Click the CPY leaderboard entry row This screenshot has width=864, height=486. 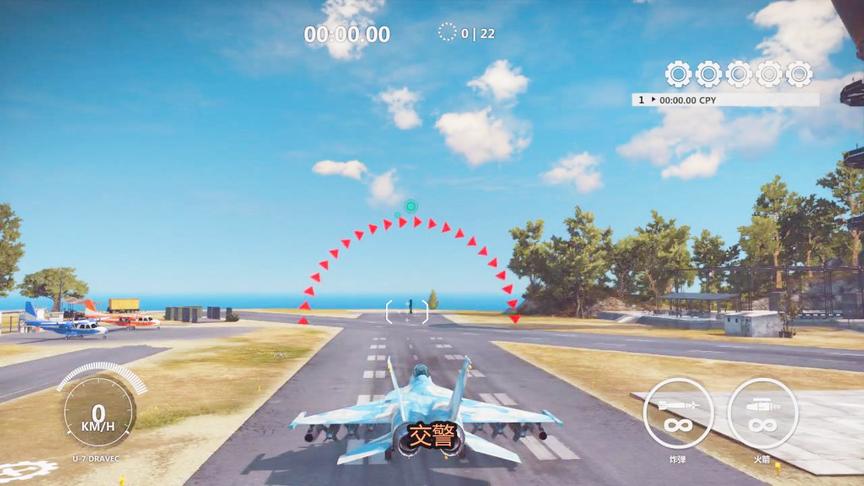[725, 100]
